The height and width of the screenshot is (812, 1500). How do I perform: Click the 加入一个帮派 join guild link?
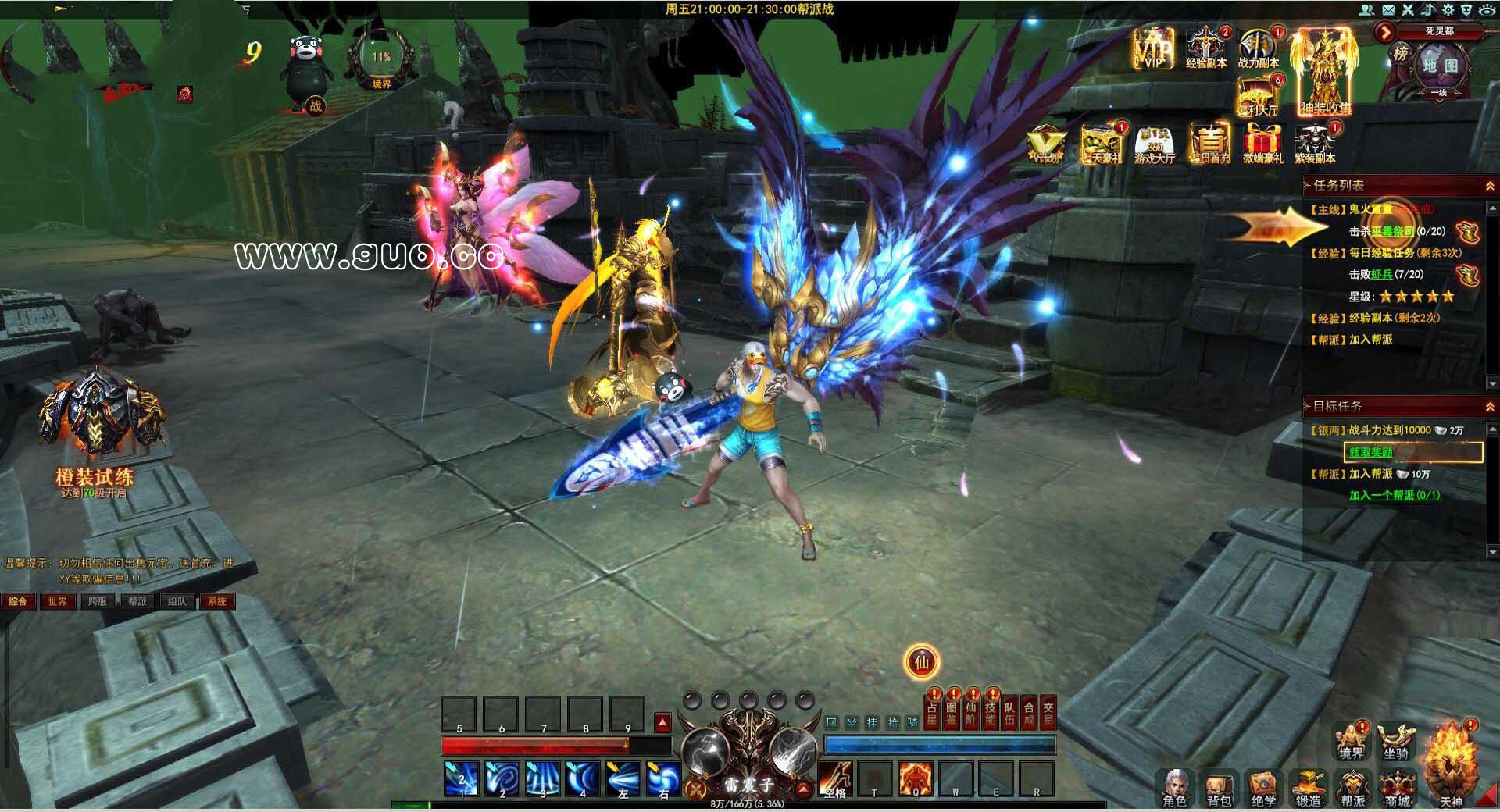(x=1395, y=495)
